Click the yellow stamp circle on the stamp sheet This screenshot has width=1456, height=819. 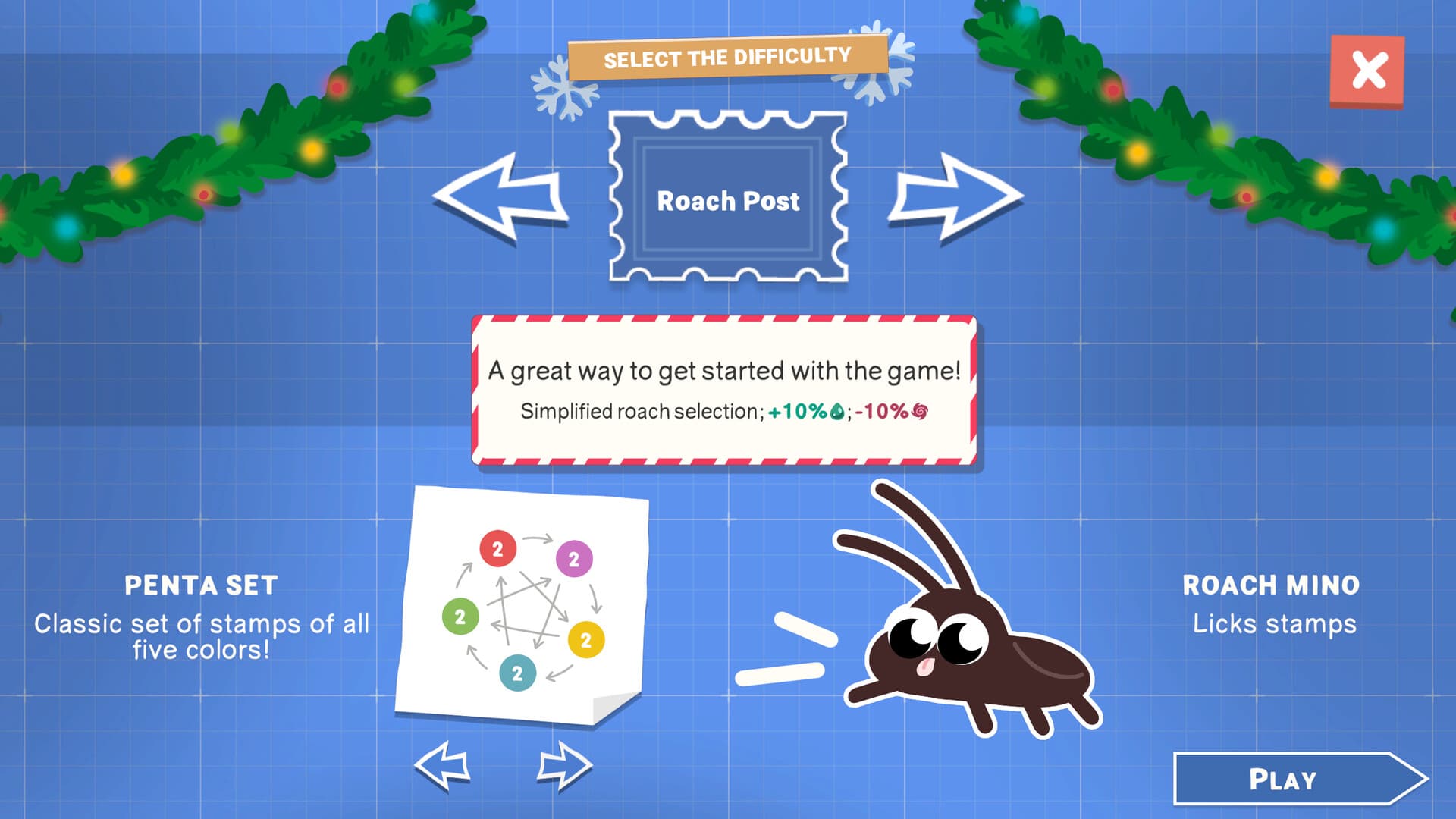585,639
